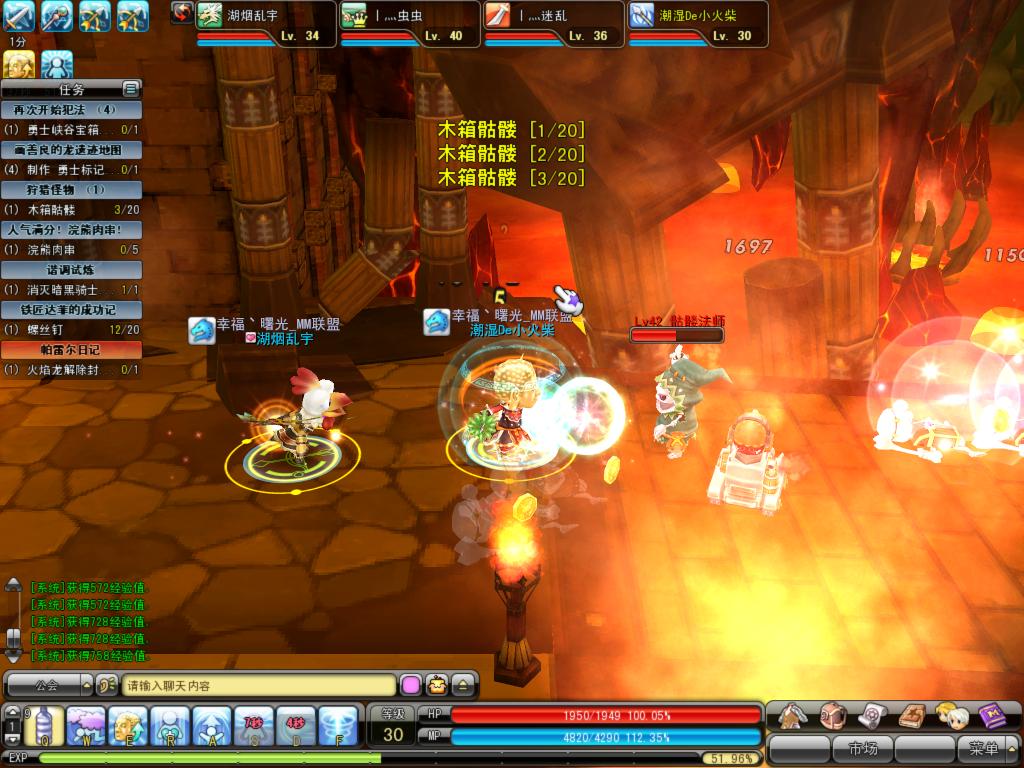
Task: Open the backpack inventory icon
Action: tap(833, 715)
